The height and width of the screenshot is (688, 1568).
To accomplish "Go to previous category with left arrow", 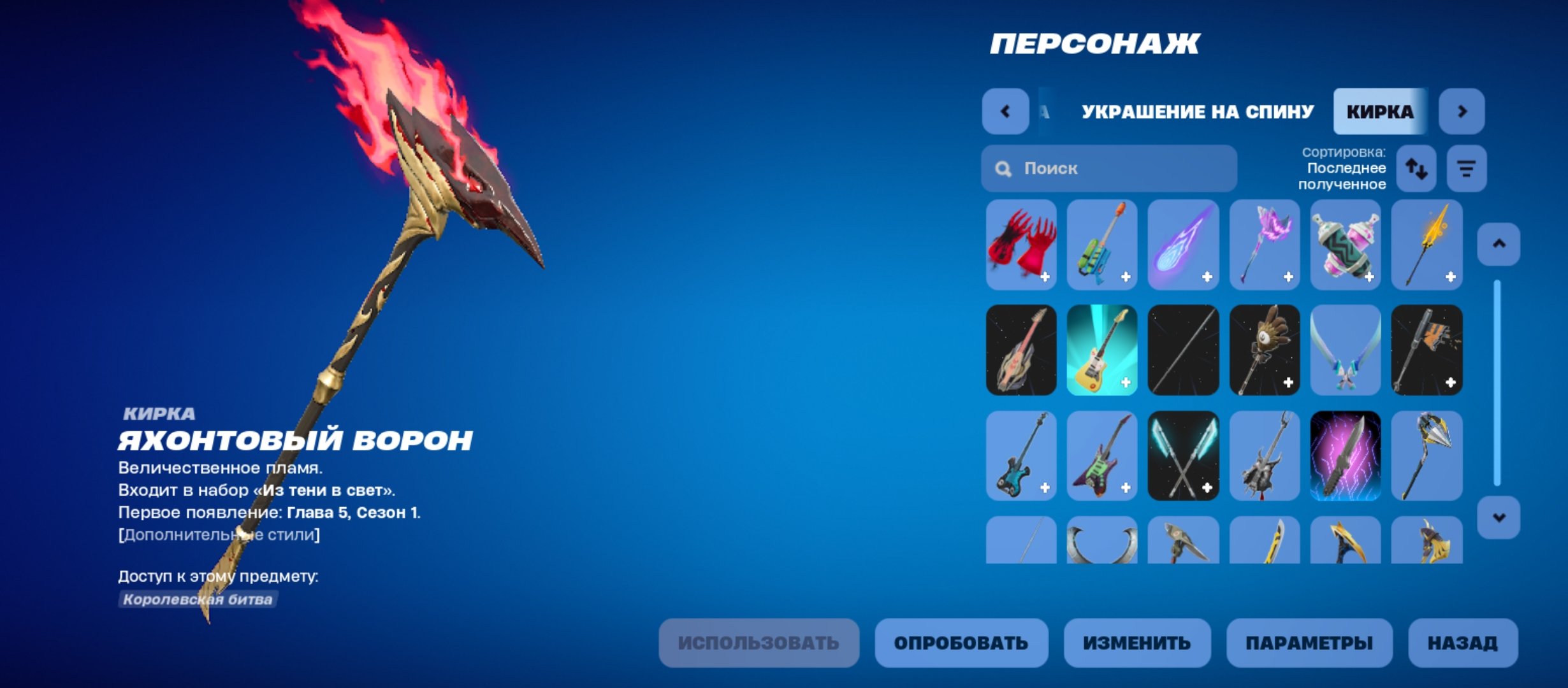I will (1005, 111).
